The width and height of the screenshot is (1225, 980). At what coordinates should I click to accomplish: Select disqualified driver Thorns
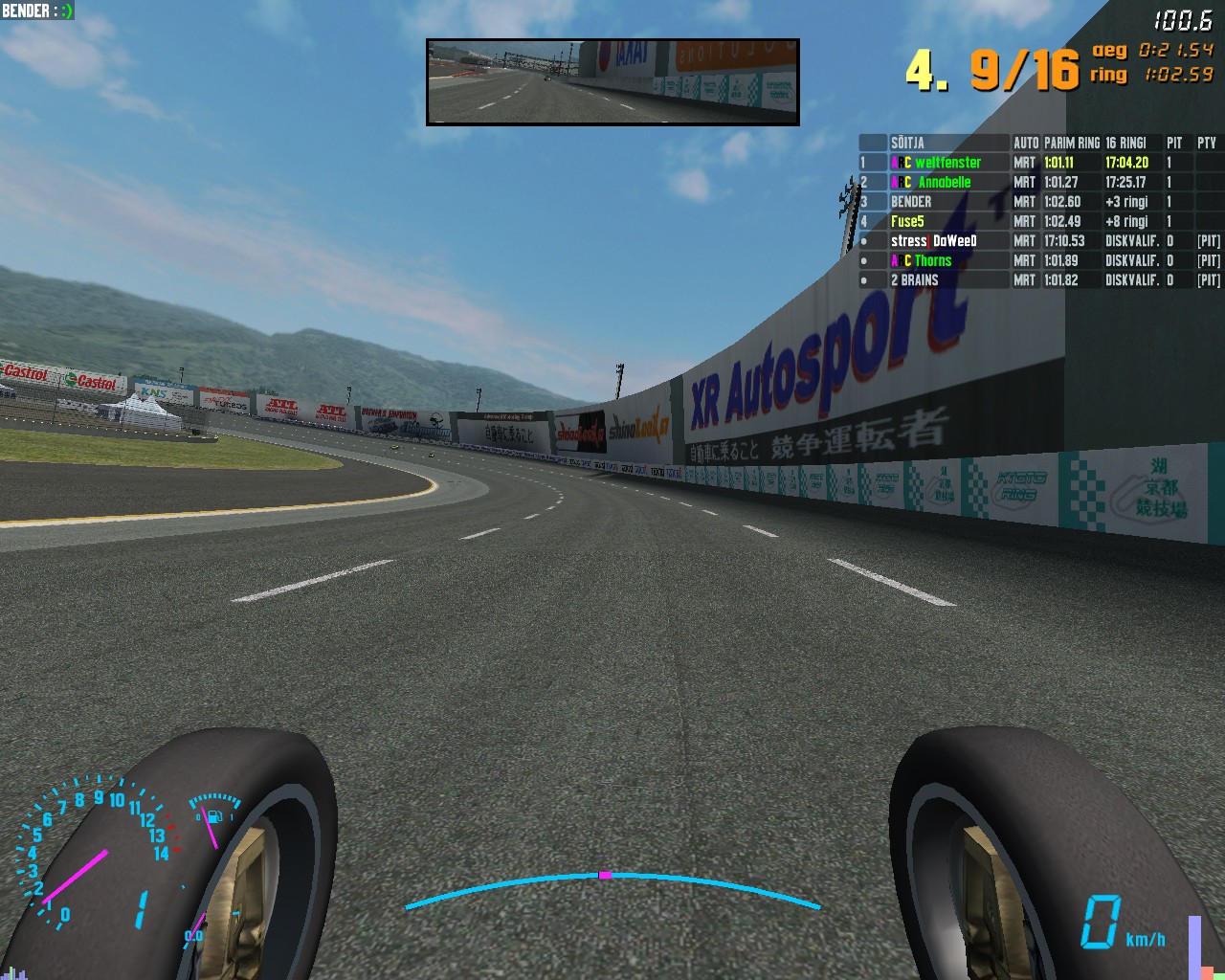[932, 260]
